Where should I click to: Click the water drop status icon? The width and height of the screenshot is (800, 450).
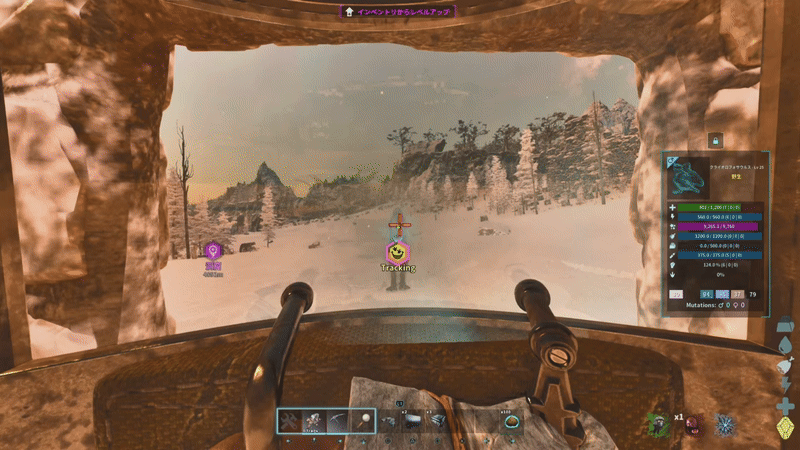click(x=786, y=347)
